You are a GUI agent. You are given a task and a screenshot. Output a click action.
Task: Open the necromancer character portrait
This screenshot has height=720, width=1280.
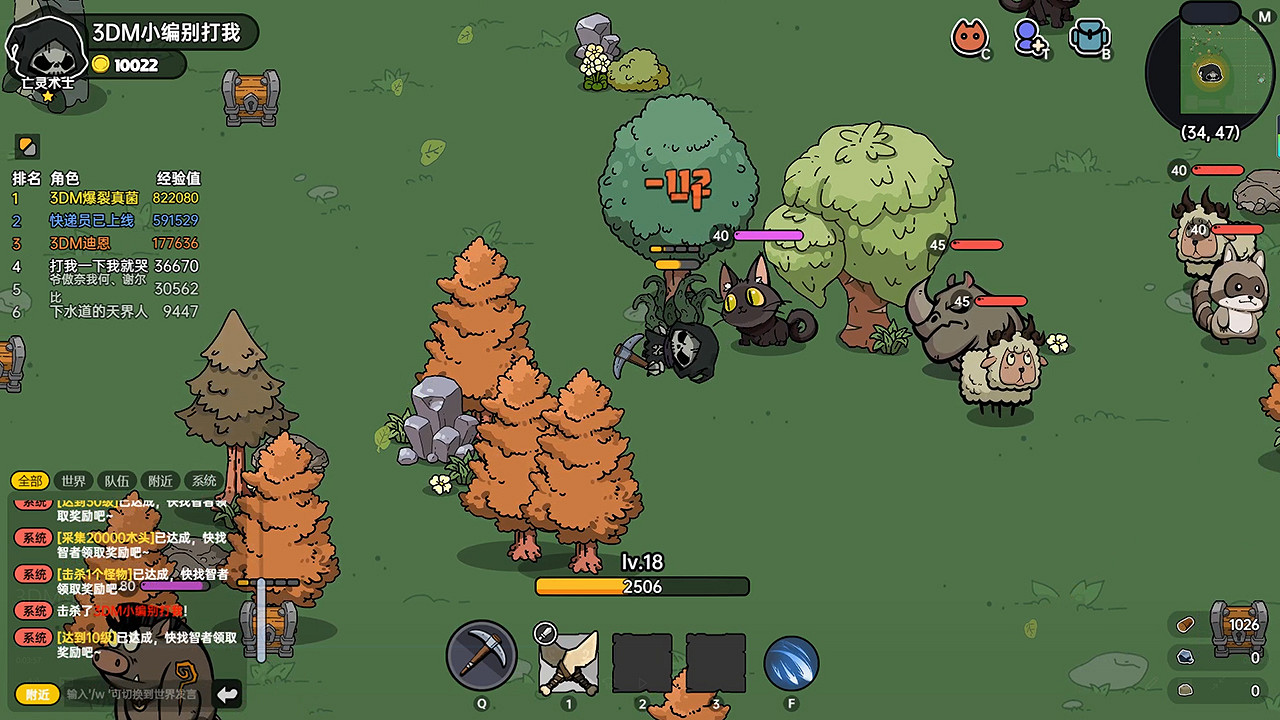click(x=46, y=50)
